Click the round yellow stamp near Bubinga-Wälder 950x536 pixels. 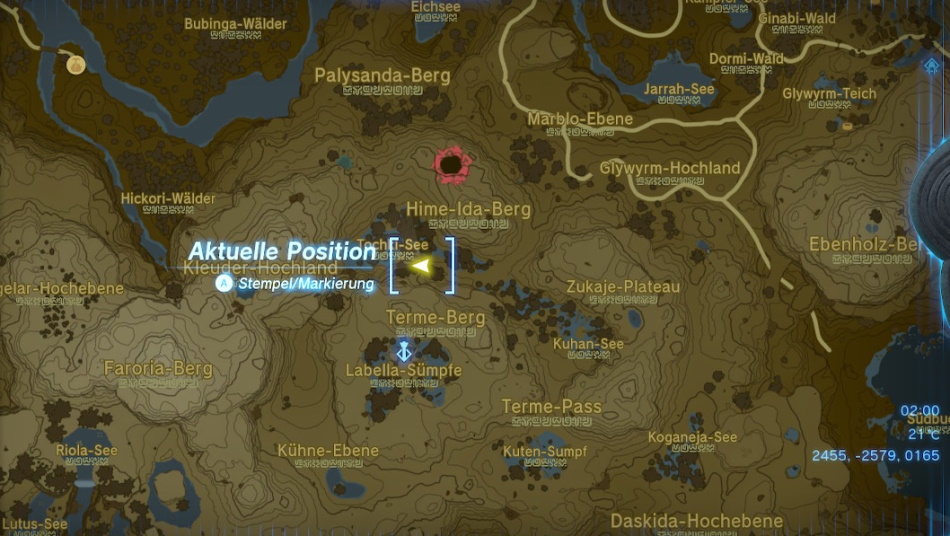(76, 65)
